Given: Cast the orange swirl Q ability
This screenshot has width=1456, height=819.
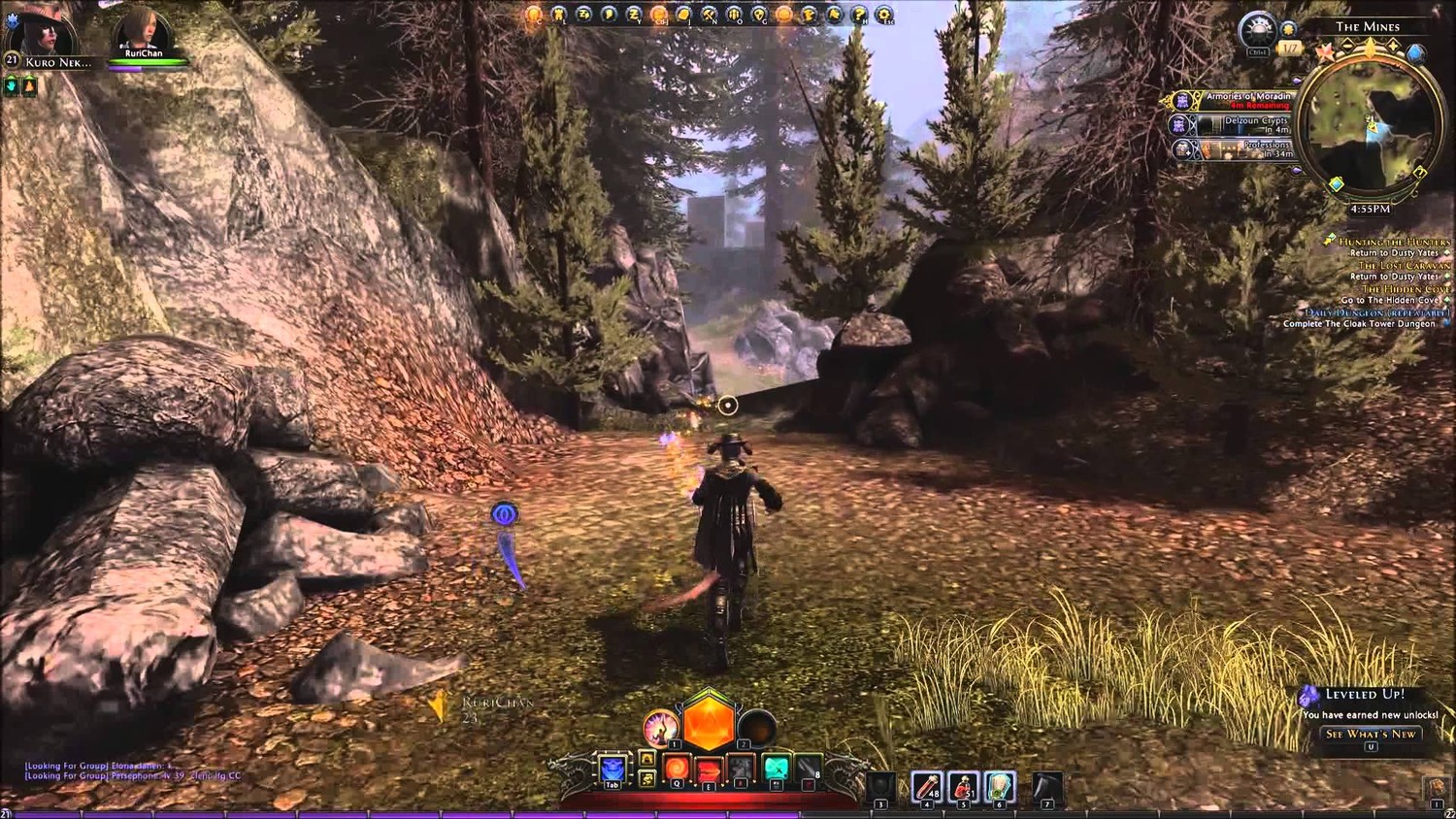Looking at the screenshot, I should click(x=677, y=770).
